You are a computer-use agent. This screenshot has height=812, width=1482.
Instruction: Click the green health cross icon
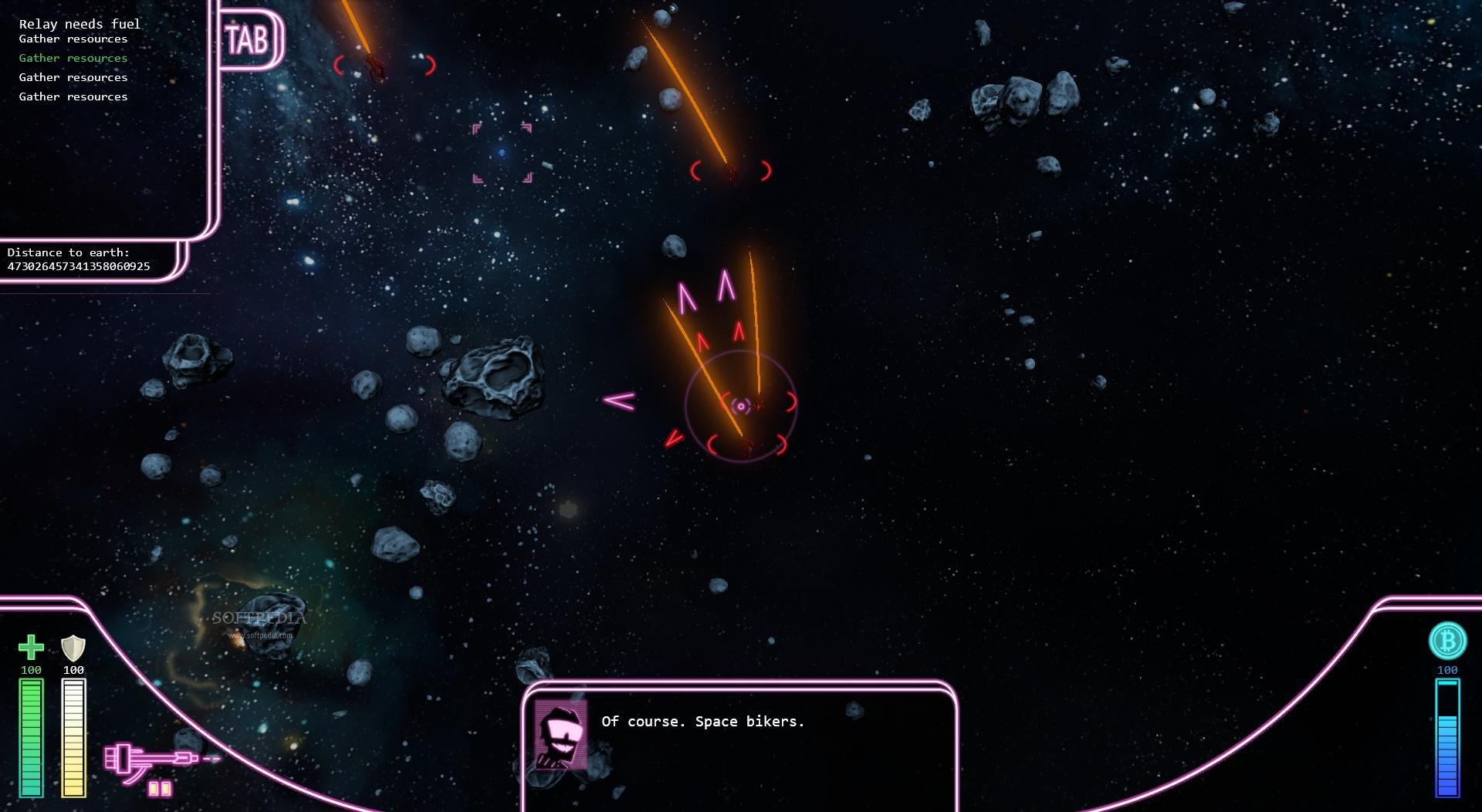point(31,647)
